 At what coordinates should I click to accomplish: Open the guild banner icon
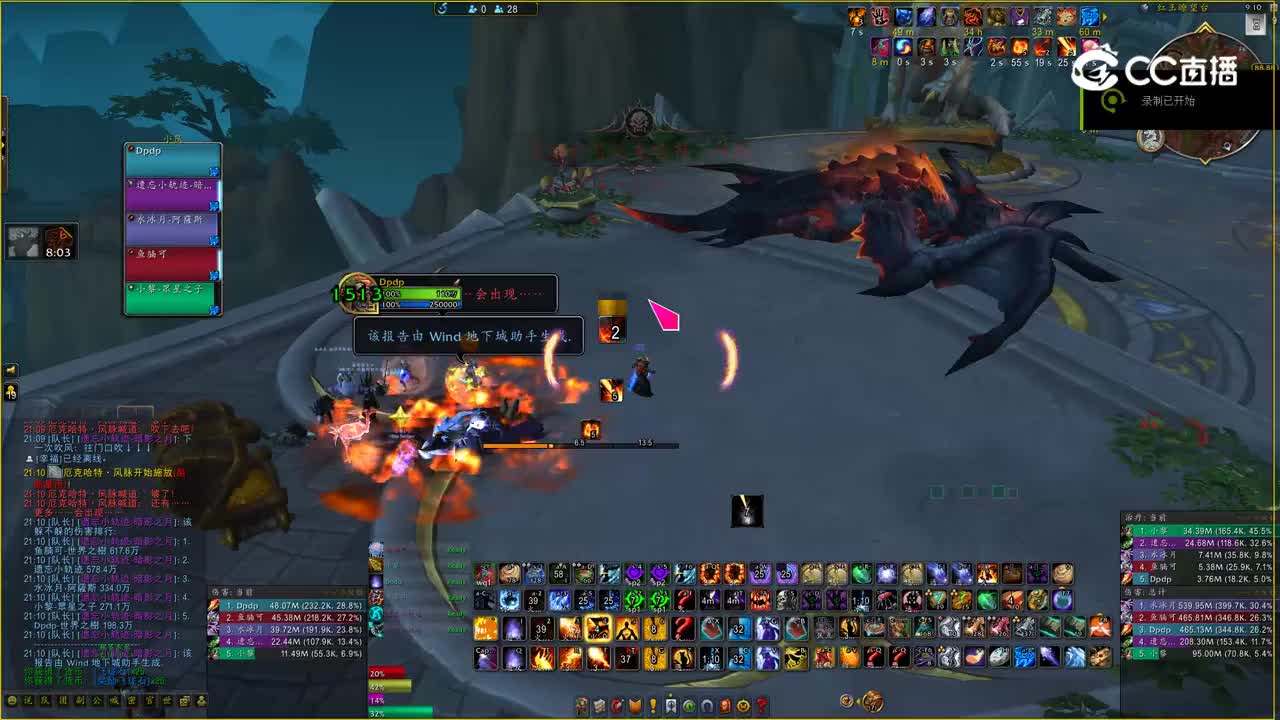click(672, 705)
